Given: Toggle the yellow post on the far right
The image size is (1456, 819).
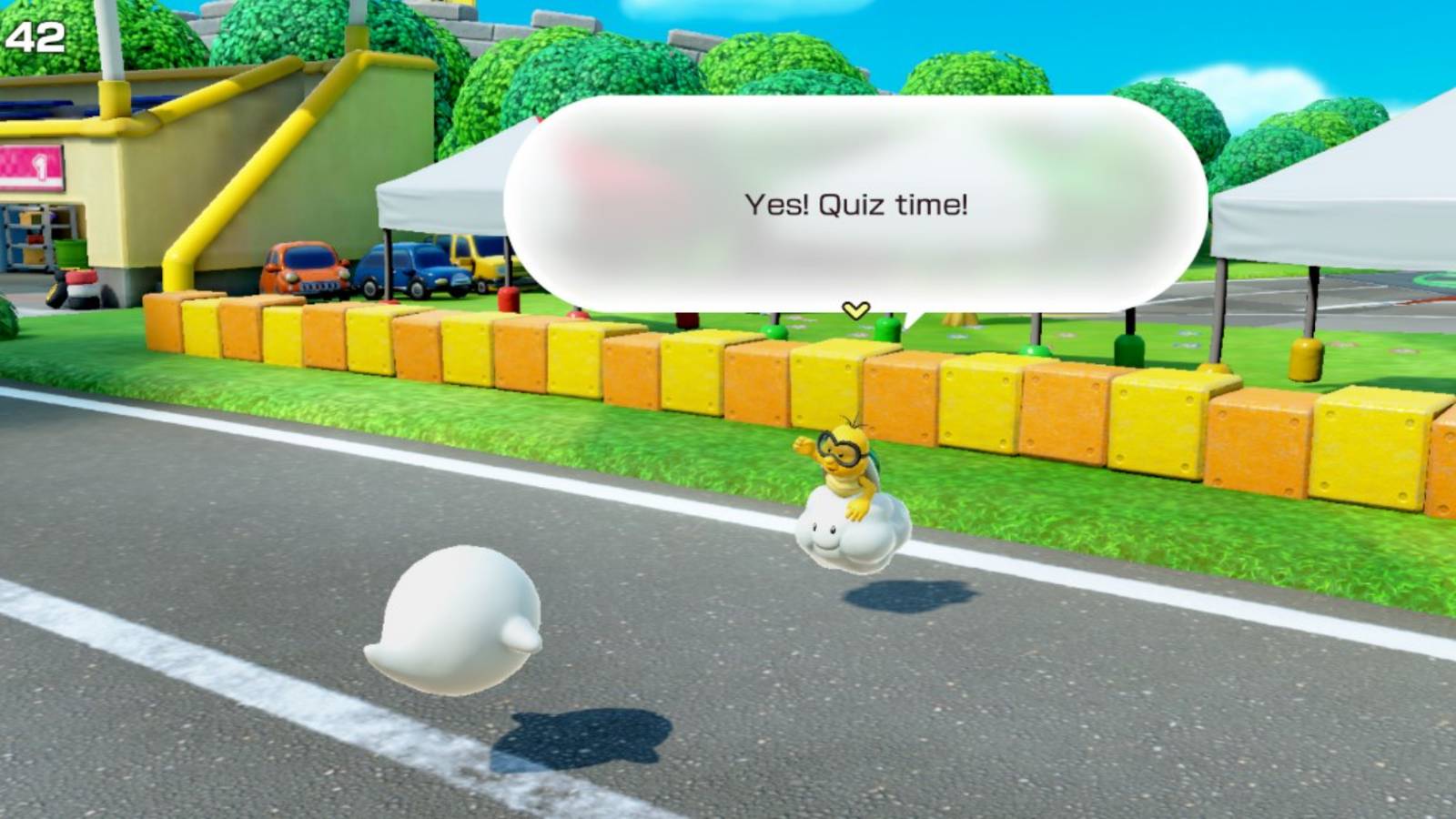Looking at the screenshot, I should point(1305,357).
